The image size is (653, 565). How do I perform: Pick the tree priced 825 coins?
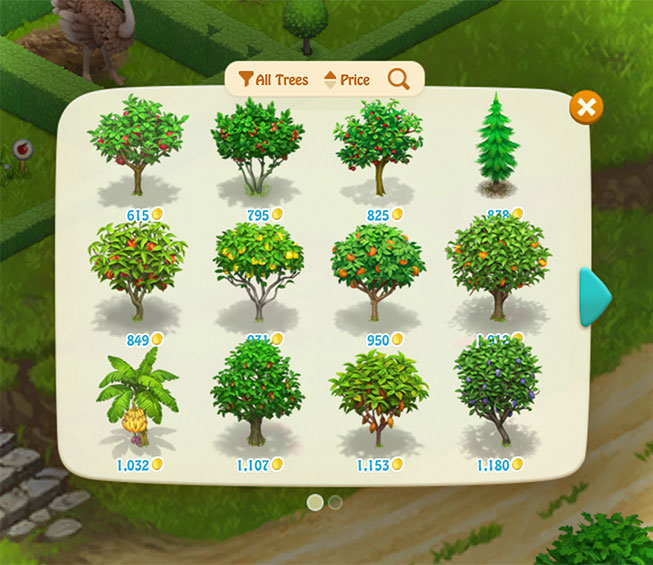(378, 148)
